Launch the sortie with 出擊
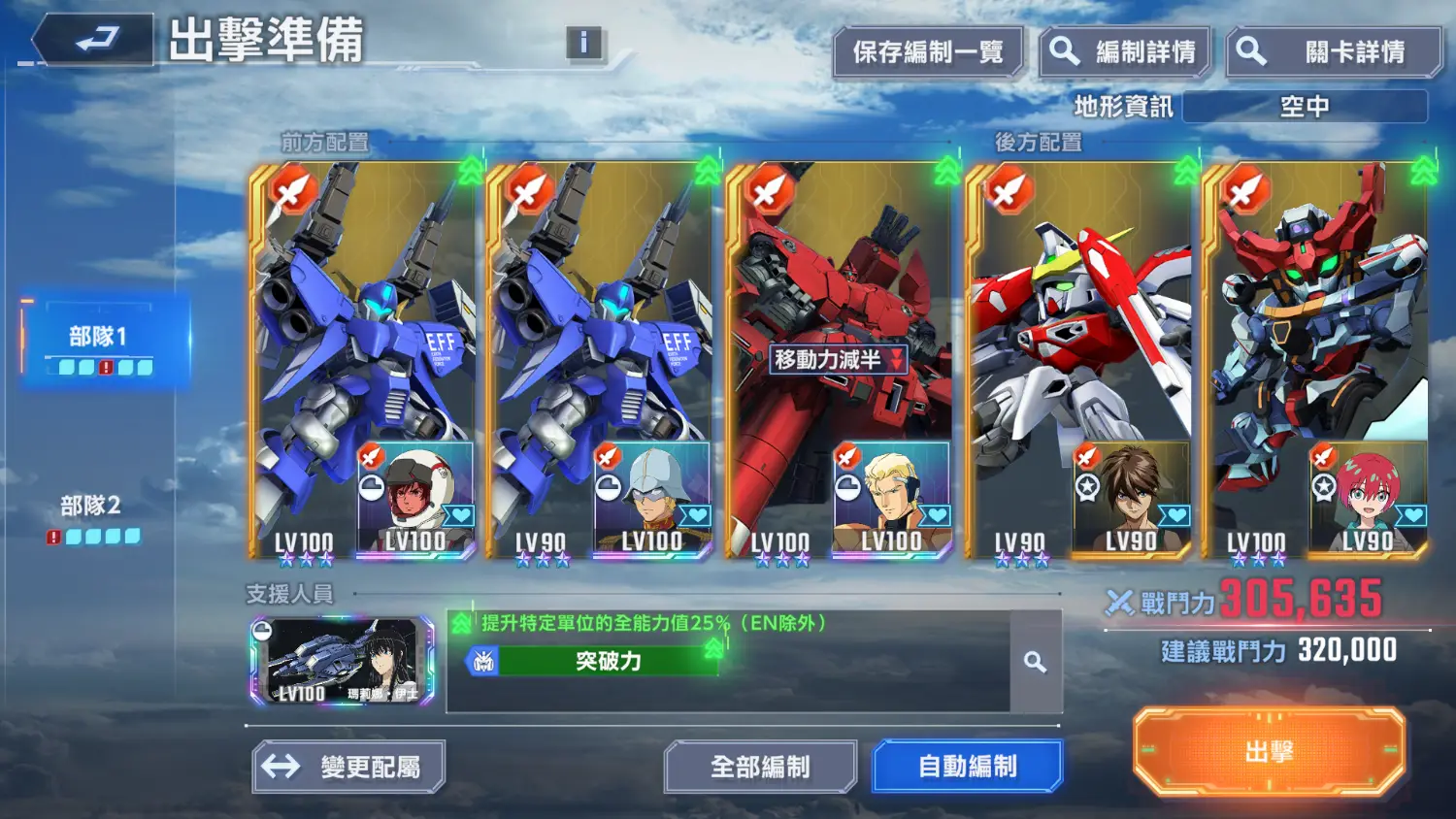Viewport: 1456px width, 819px height. click(1269, 752)
